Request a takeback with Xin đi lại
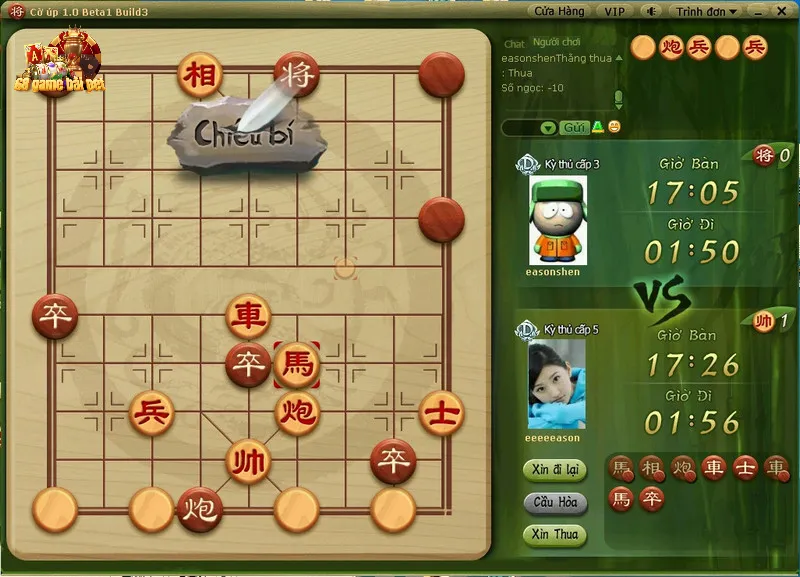Image resolution: width=800 pixels, height=577 pixels. pyautogui.click(x=554, y=470)
